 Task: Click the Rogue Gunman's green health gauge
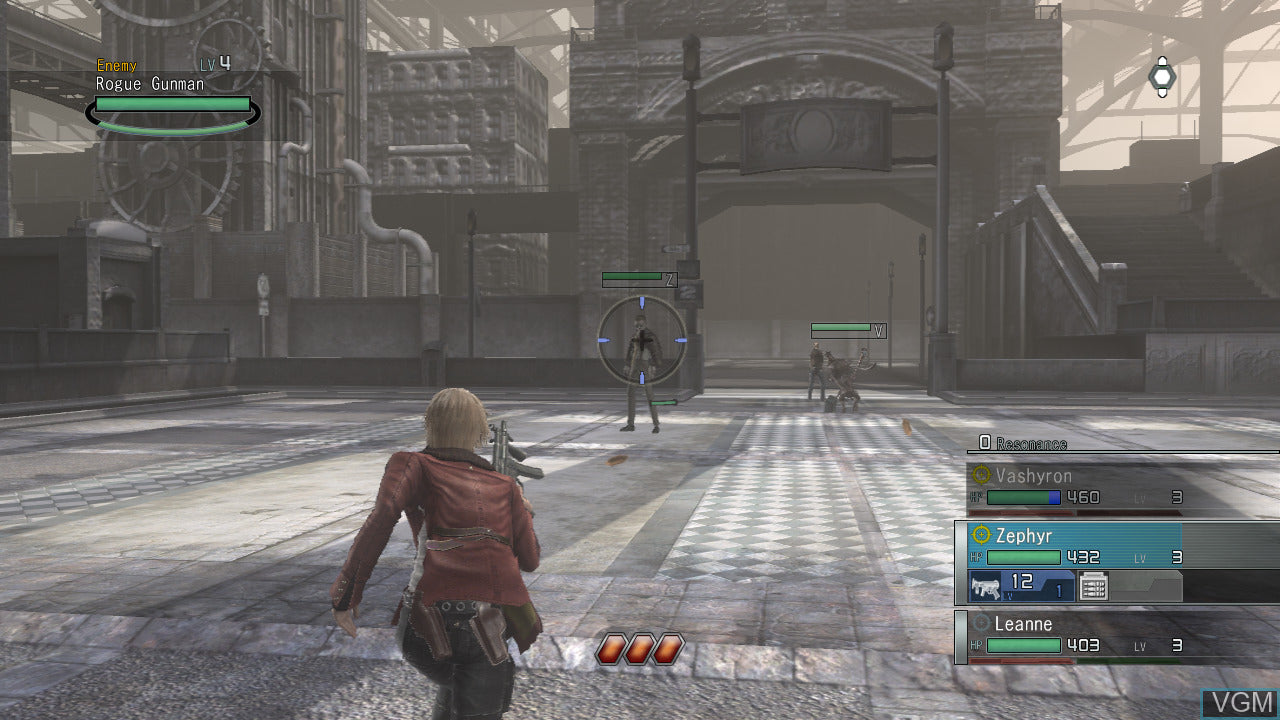tap(170, 104)
